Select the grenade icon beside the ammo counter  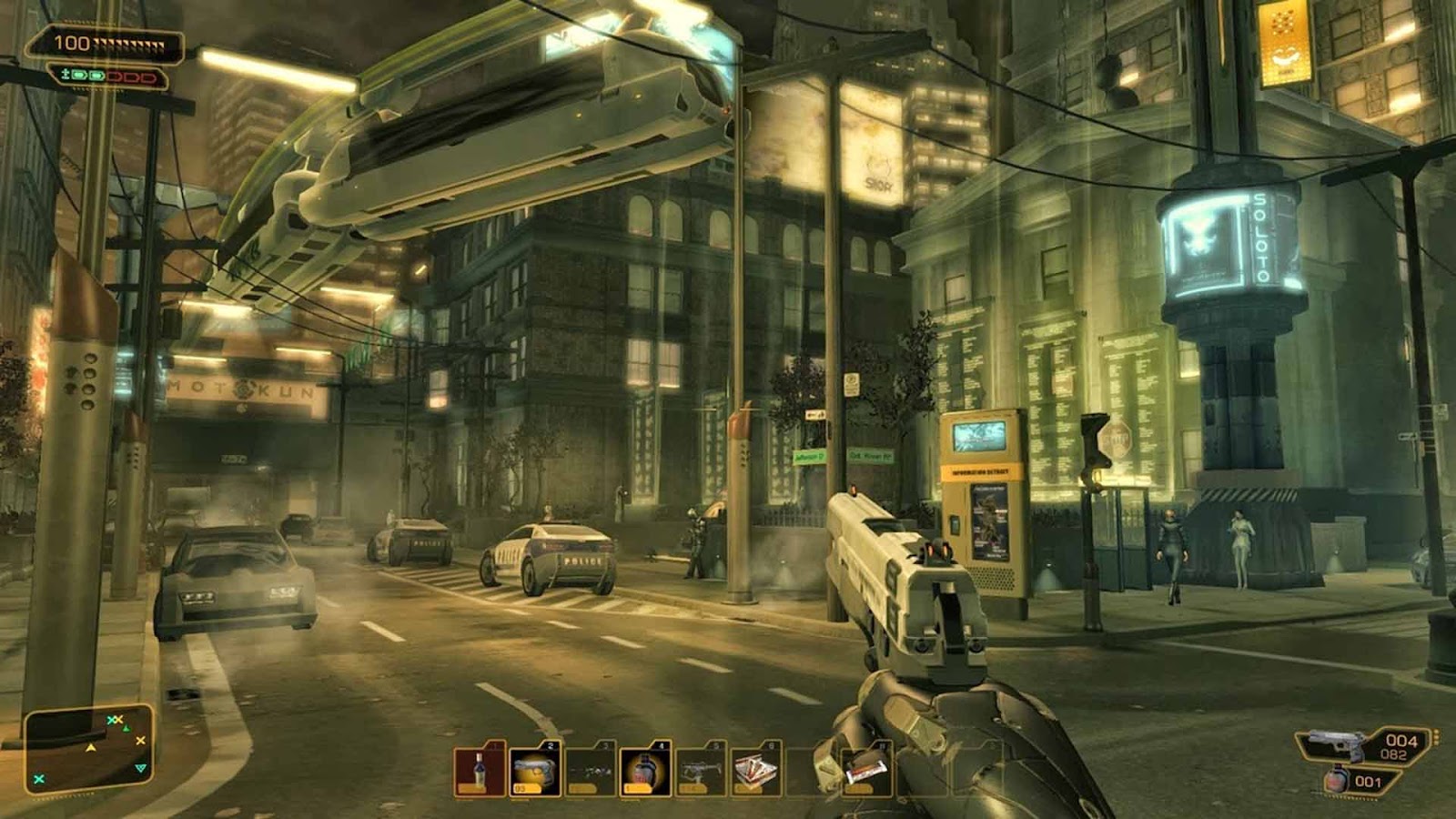pos(1336,781)
